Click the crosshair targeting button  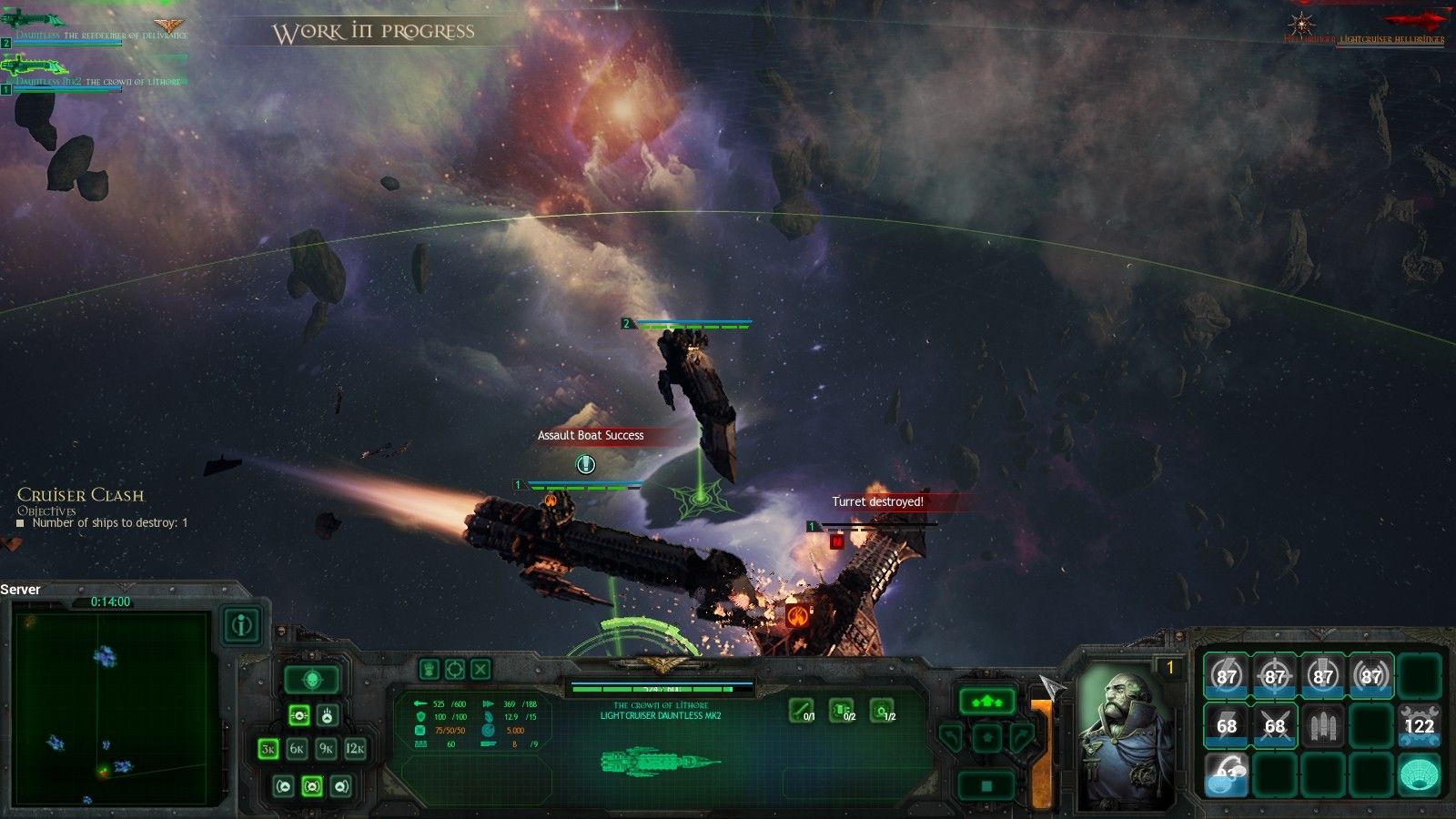coord(455,670)
